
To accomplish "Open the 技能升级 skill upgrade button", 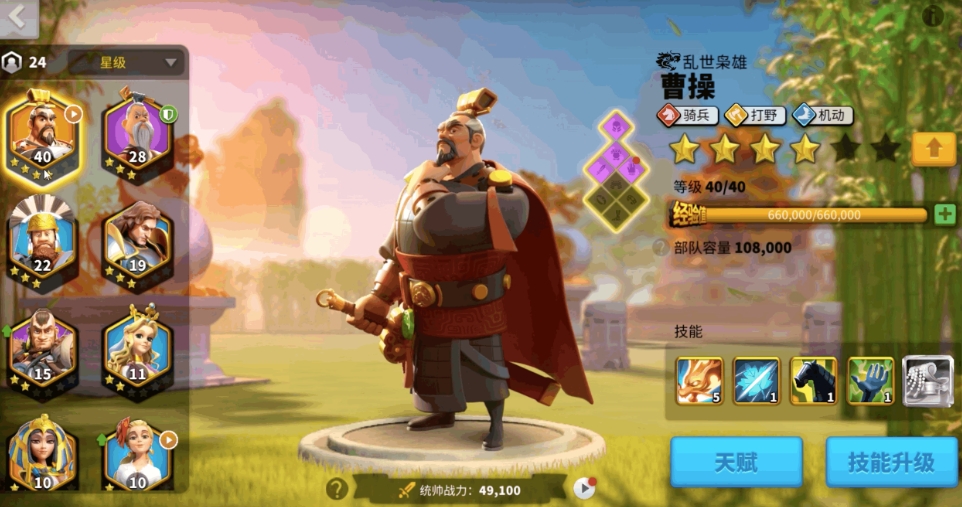I will tap(890, 462).
